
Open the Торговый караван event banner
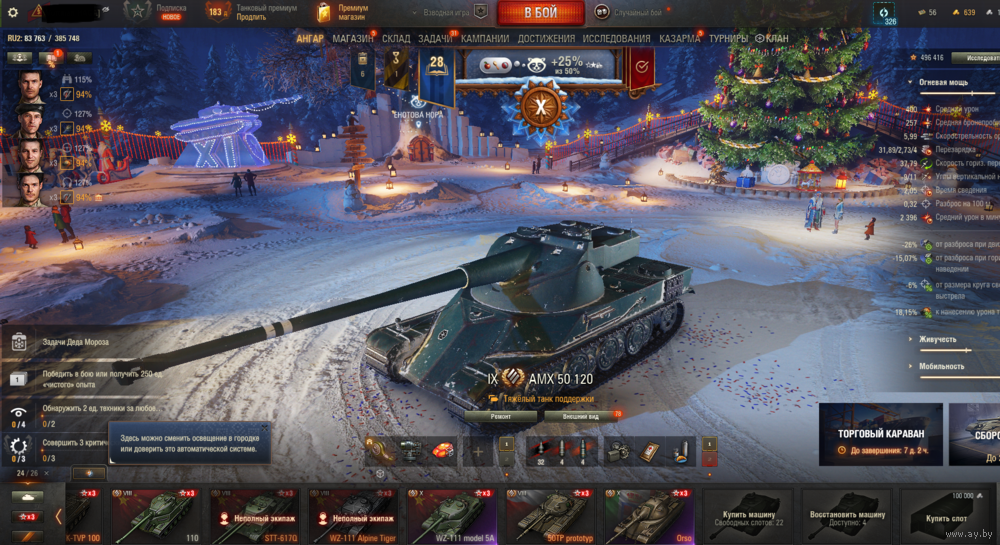(881, 435)
